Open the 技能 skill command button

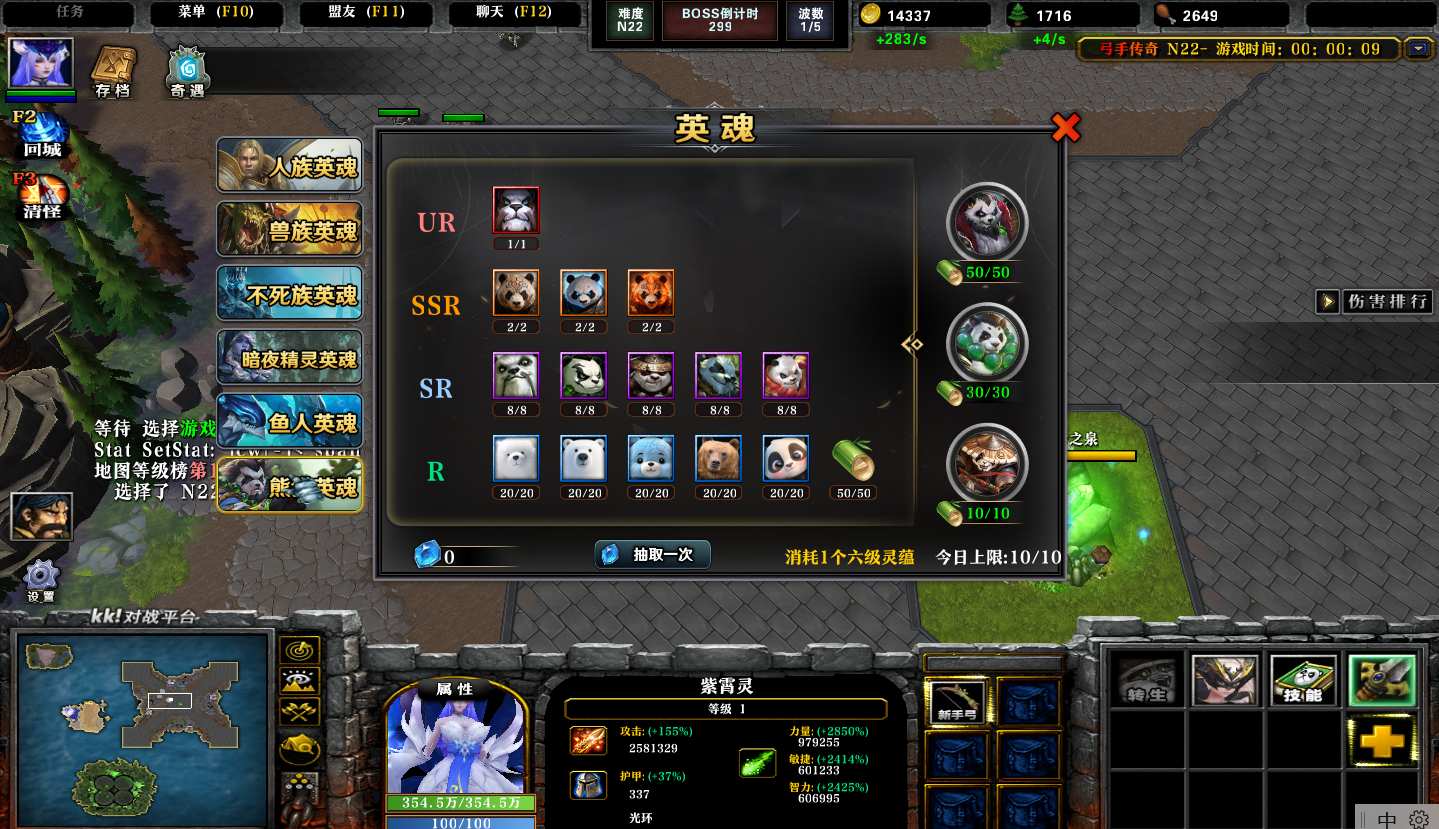pyautogui.click(x=1303, y=681)
